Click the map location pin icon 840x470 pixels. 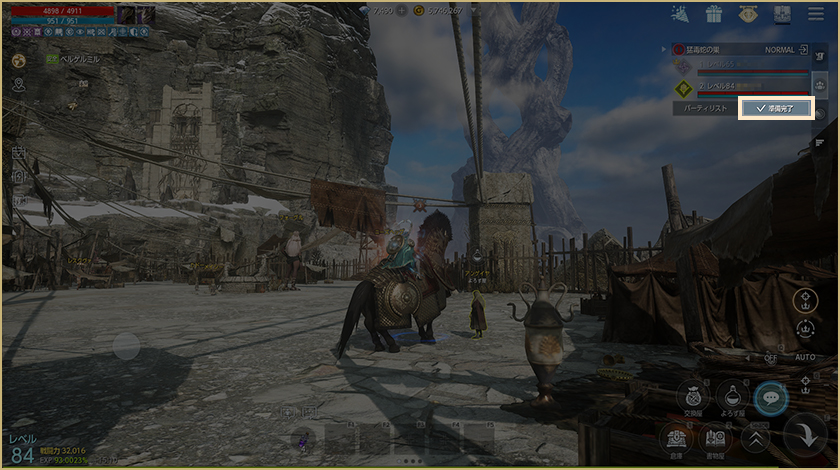coord(18,85)
